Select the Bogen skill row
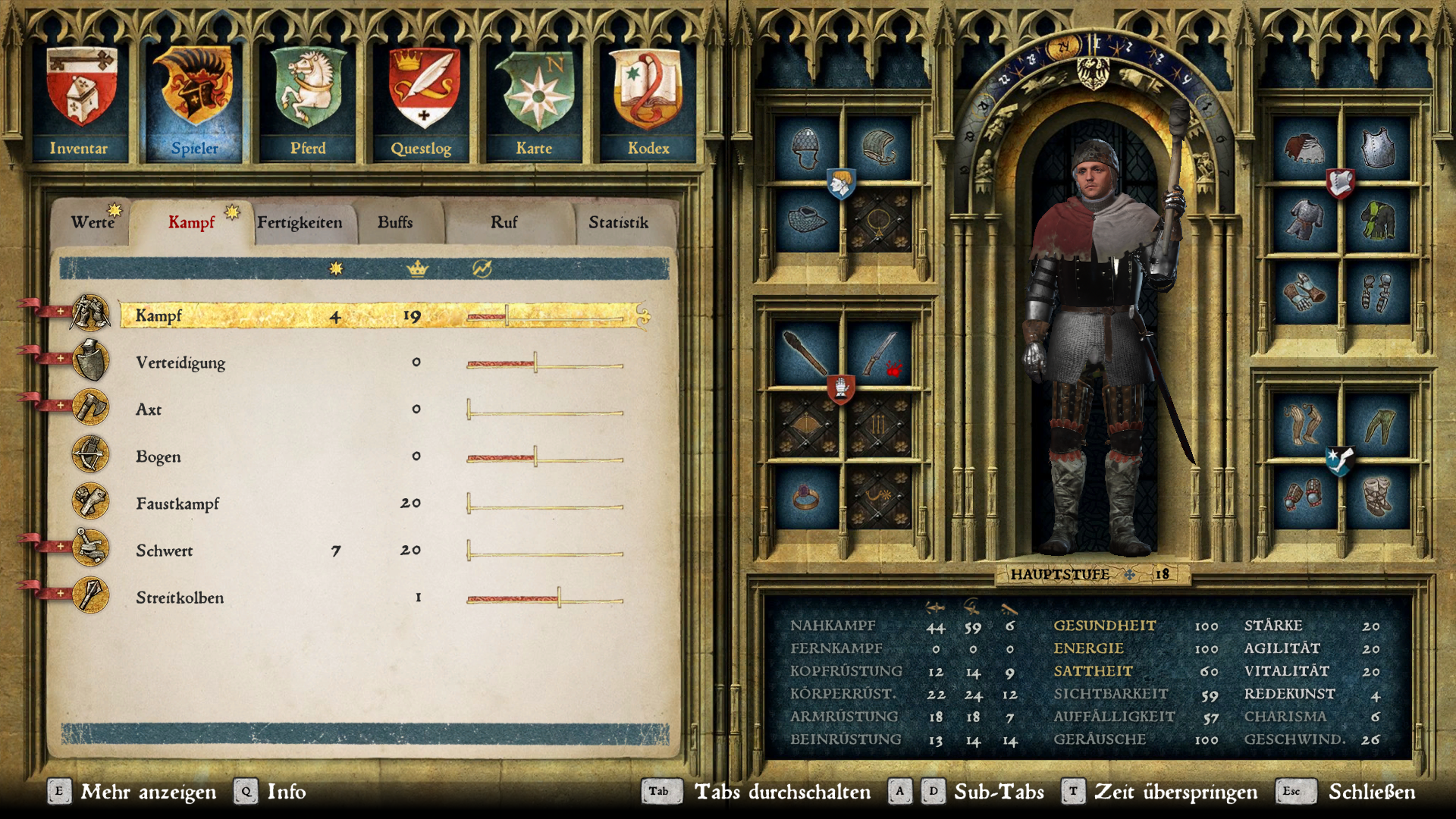1456x819 pixels. pyautogui.click(x=158, y=457)
